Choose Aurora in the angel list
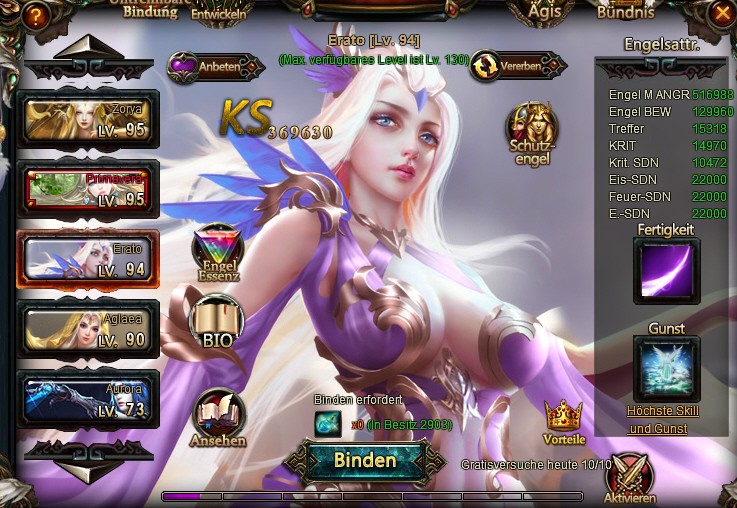This screenshot has width=737, height=508. 88,398
